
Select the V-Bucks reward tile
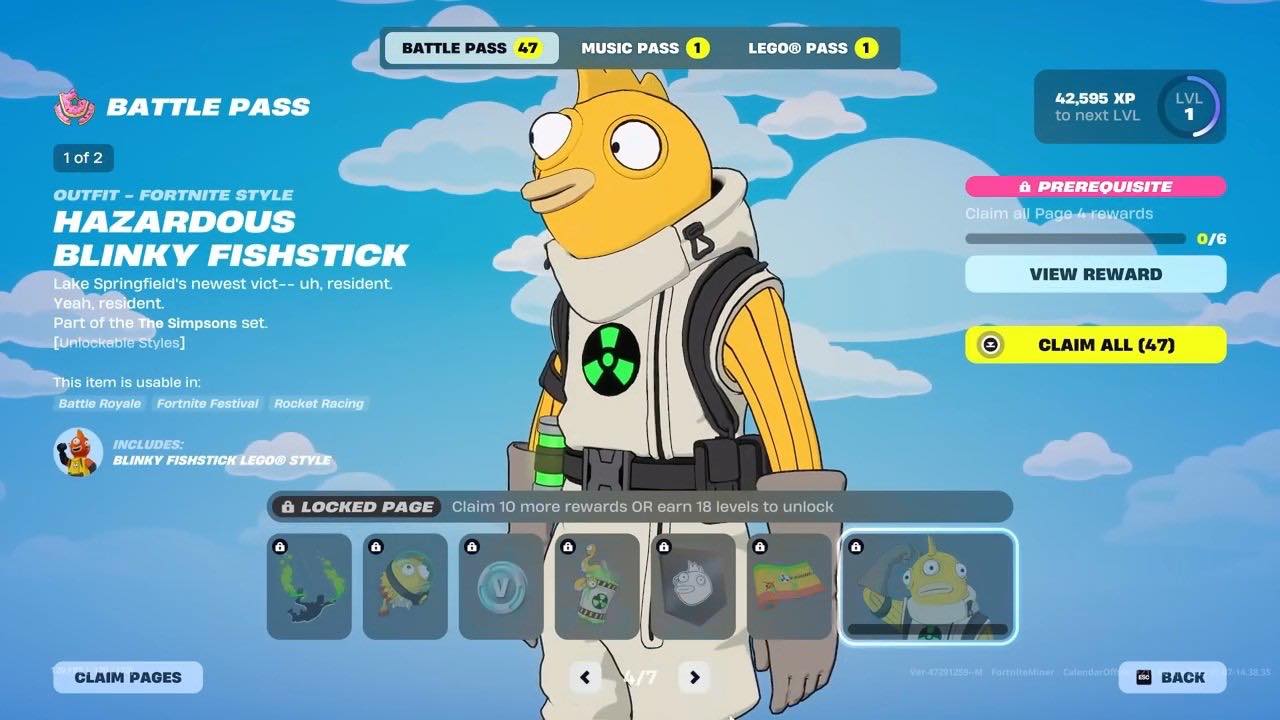501,587
